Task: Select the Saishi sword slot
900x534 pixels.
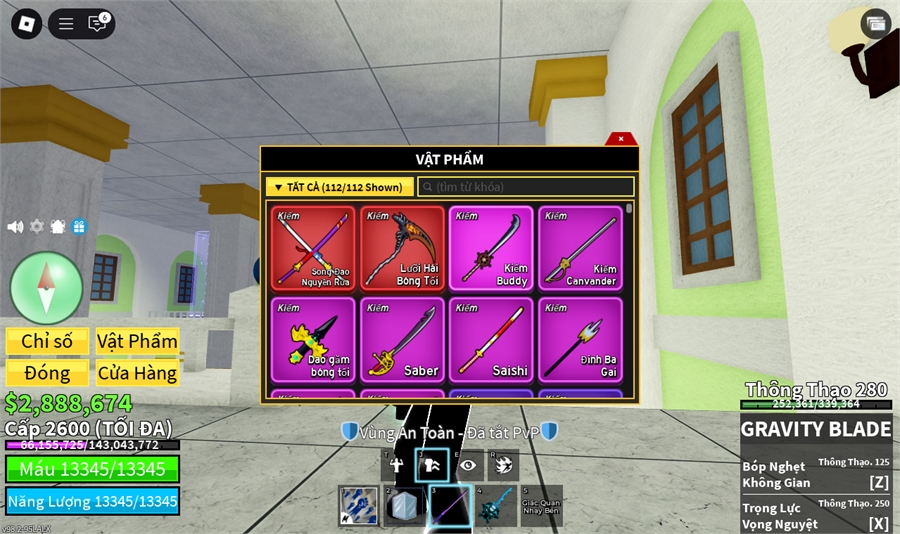Action: click(491, 339)
